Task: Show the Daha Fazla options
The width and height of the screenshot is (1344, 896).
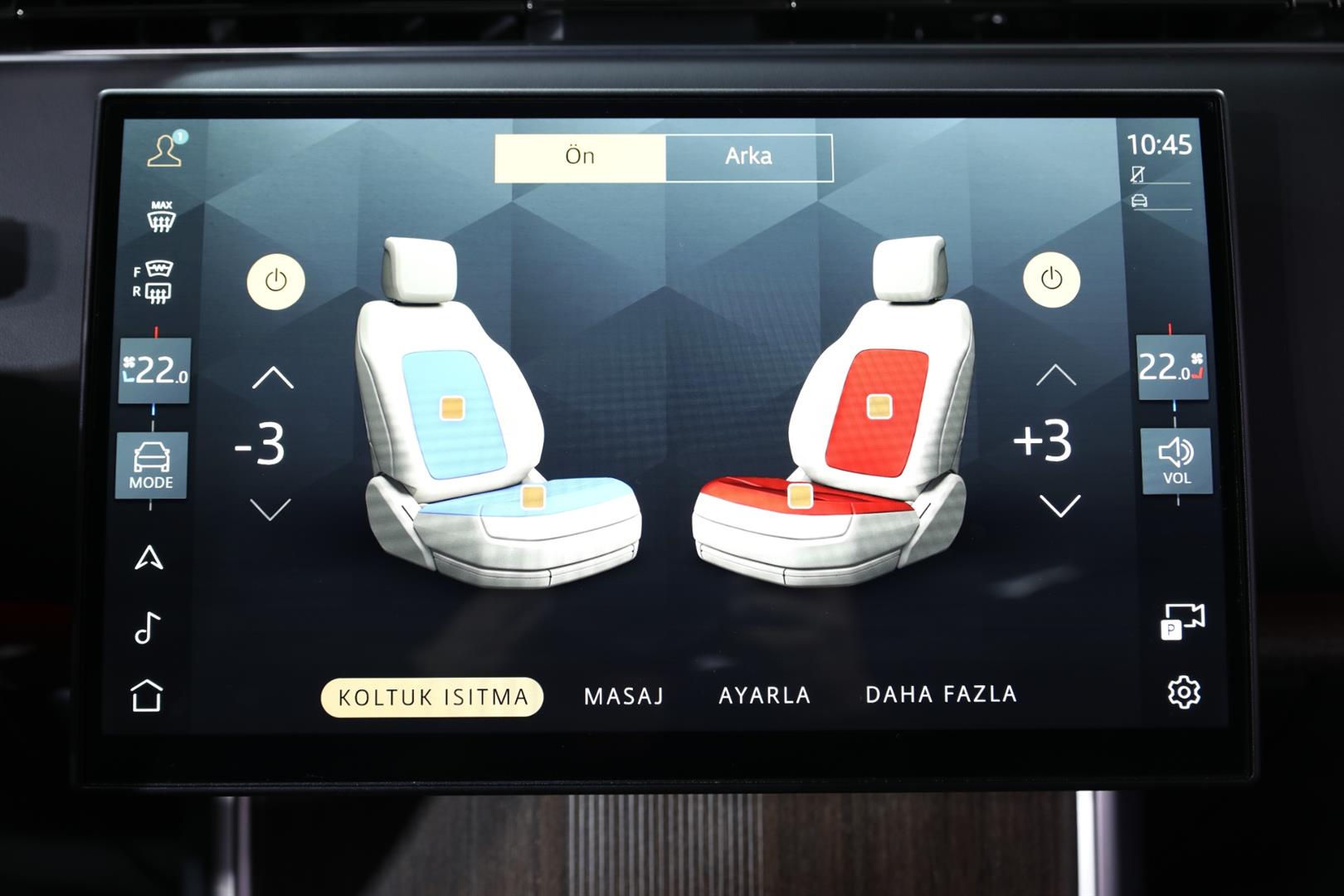Action: 941,694
